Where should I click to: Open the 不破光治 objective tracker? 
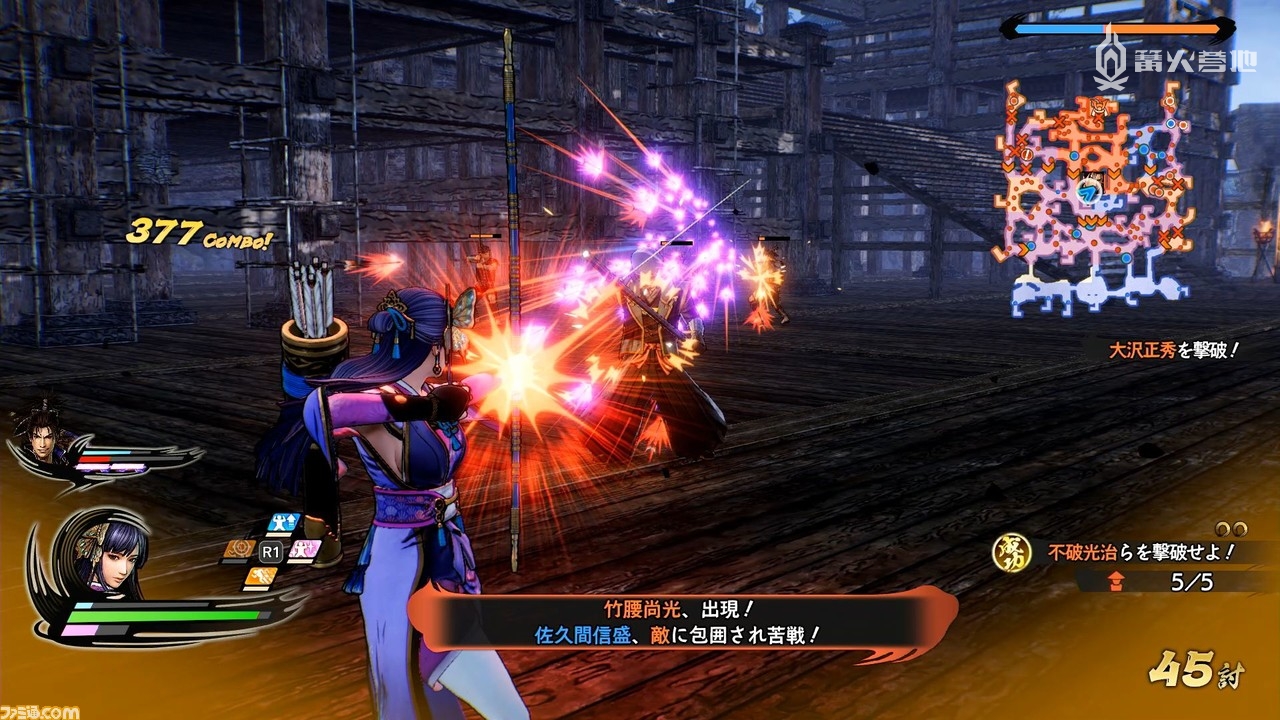click(x=1140, y=551)
